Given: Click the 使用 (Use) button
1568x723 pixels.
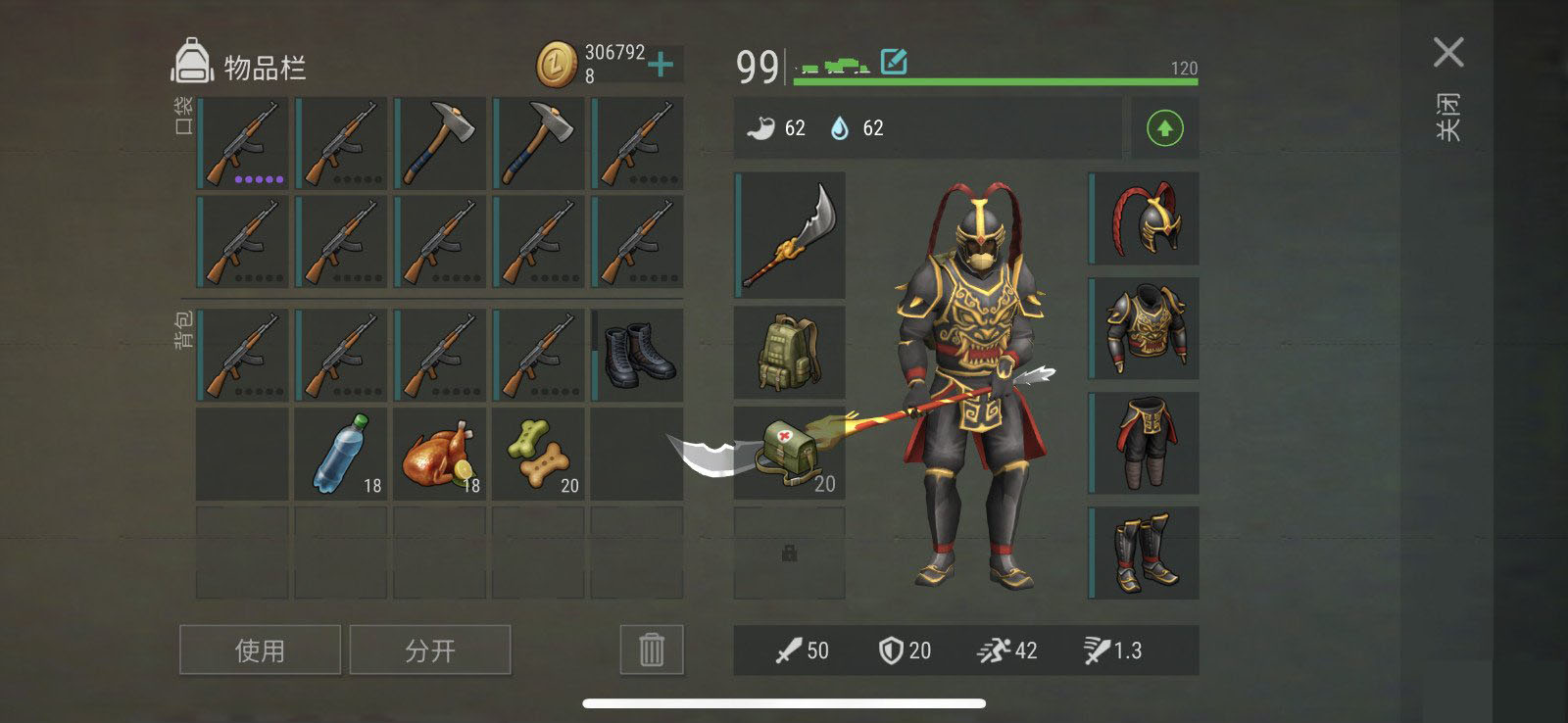Looking at the screenshot, I should coord(260,650).
